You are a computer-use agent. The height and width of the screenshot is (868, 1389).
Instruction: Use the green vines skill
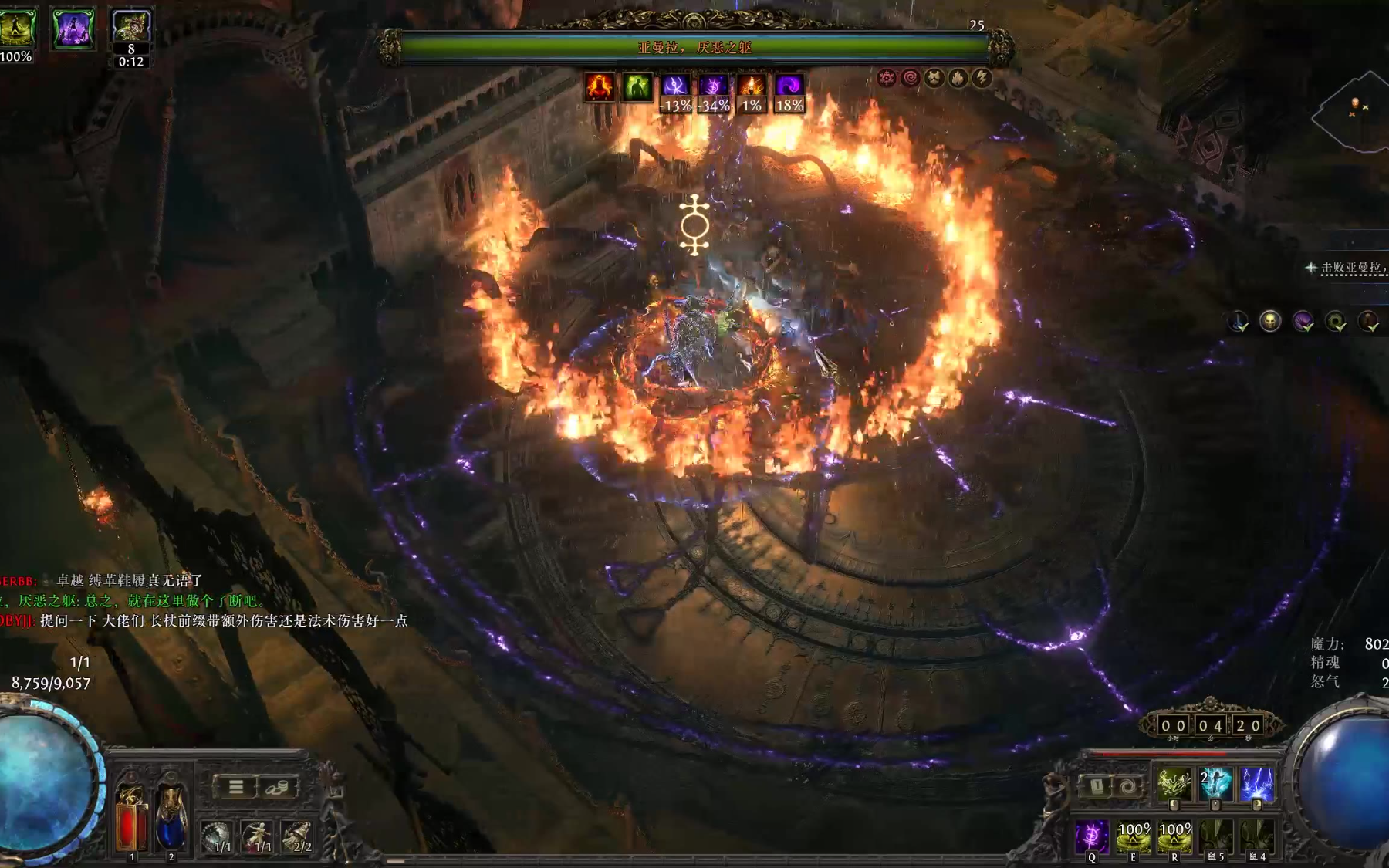click(x=1174, y=784)
